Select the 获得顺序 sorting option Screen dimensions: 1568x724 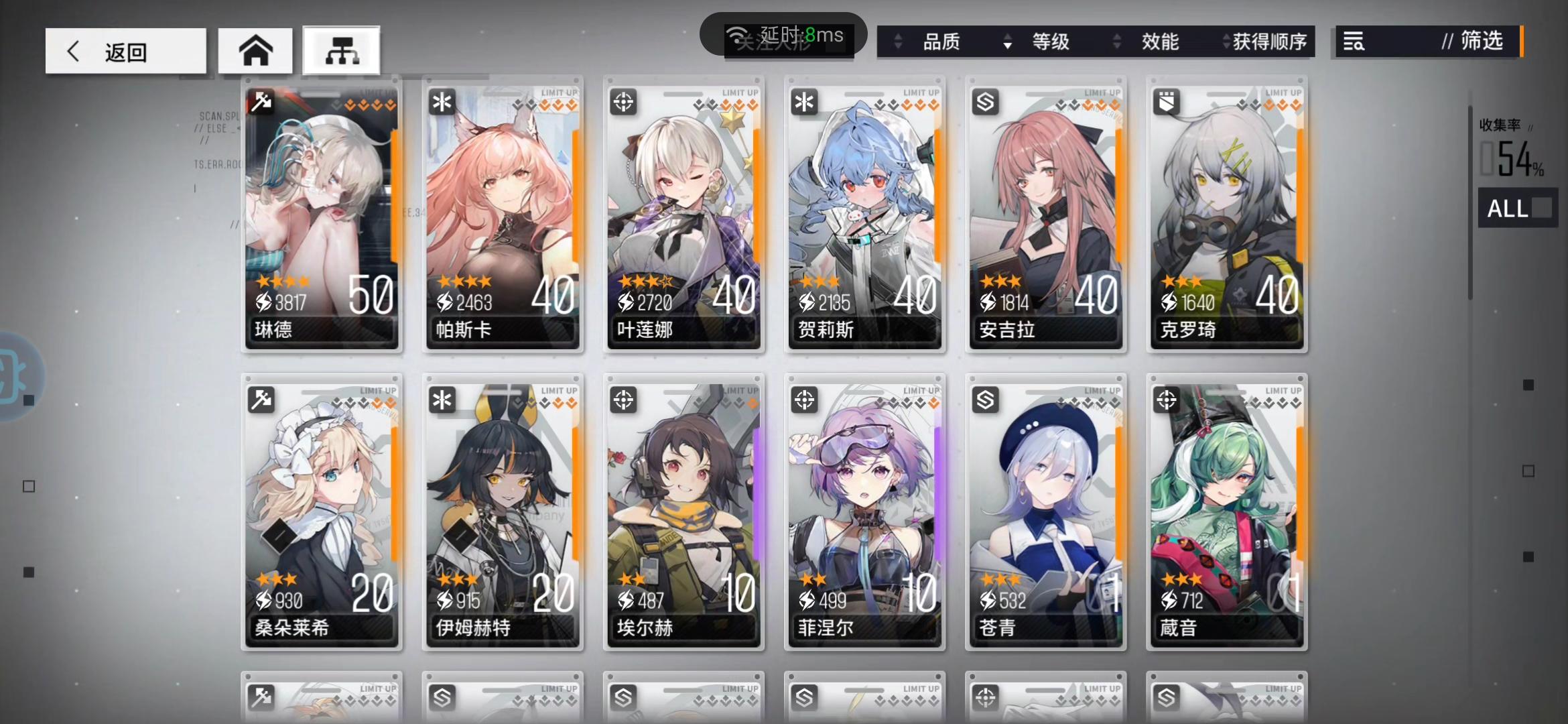click(x=1270, y=42)
